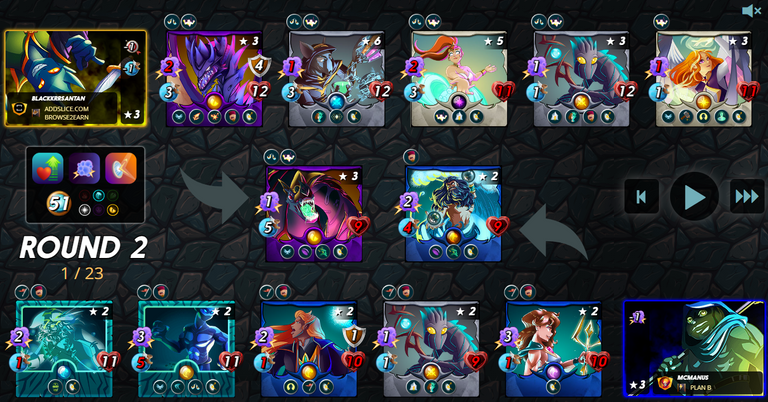Viewport: 768px width, 402px height.
Task: Toggle the sound speaker icon
Action: (752, 11)
